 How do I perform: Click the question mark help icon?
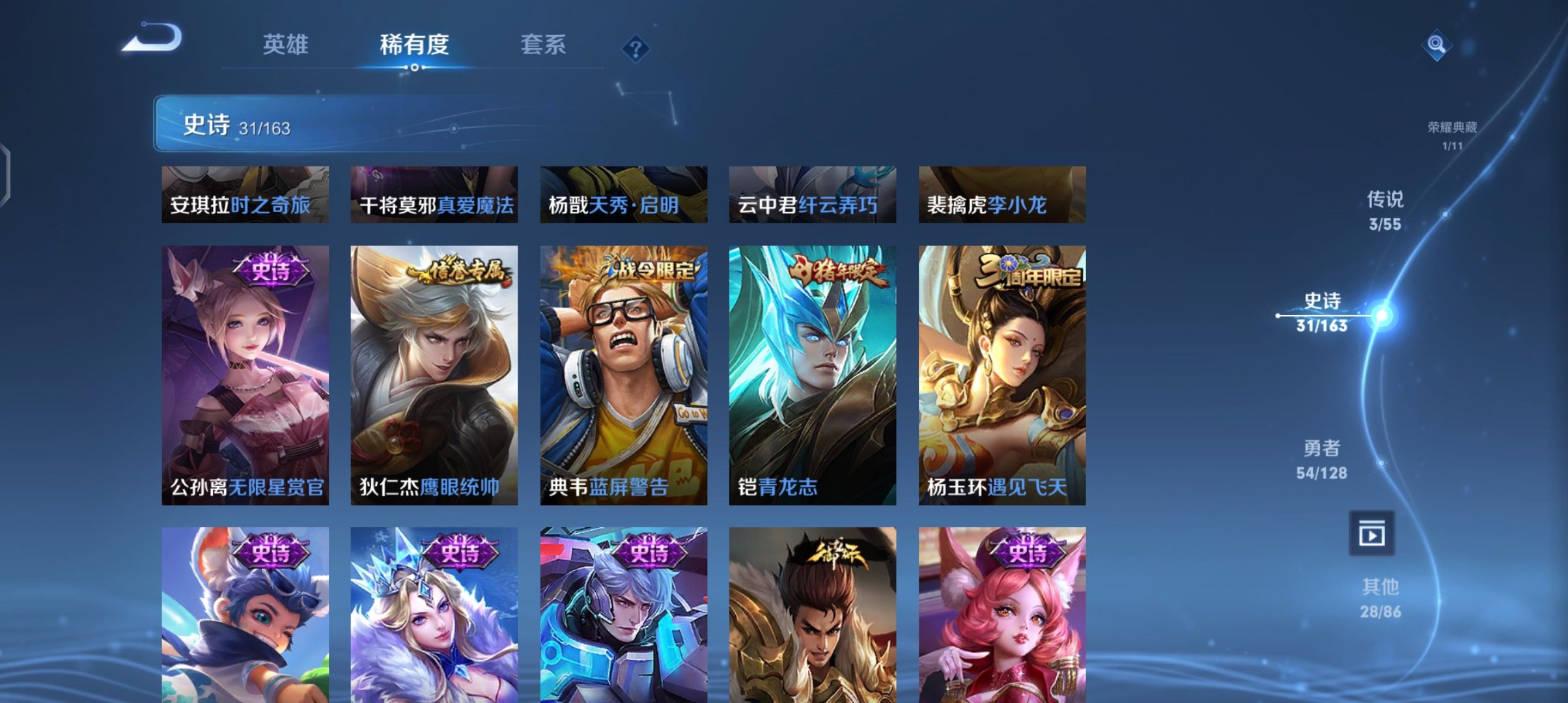tap(635, 49)
